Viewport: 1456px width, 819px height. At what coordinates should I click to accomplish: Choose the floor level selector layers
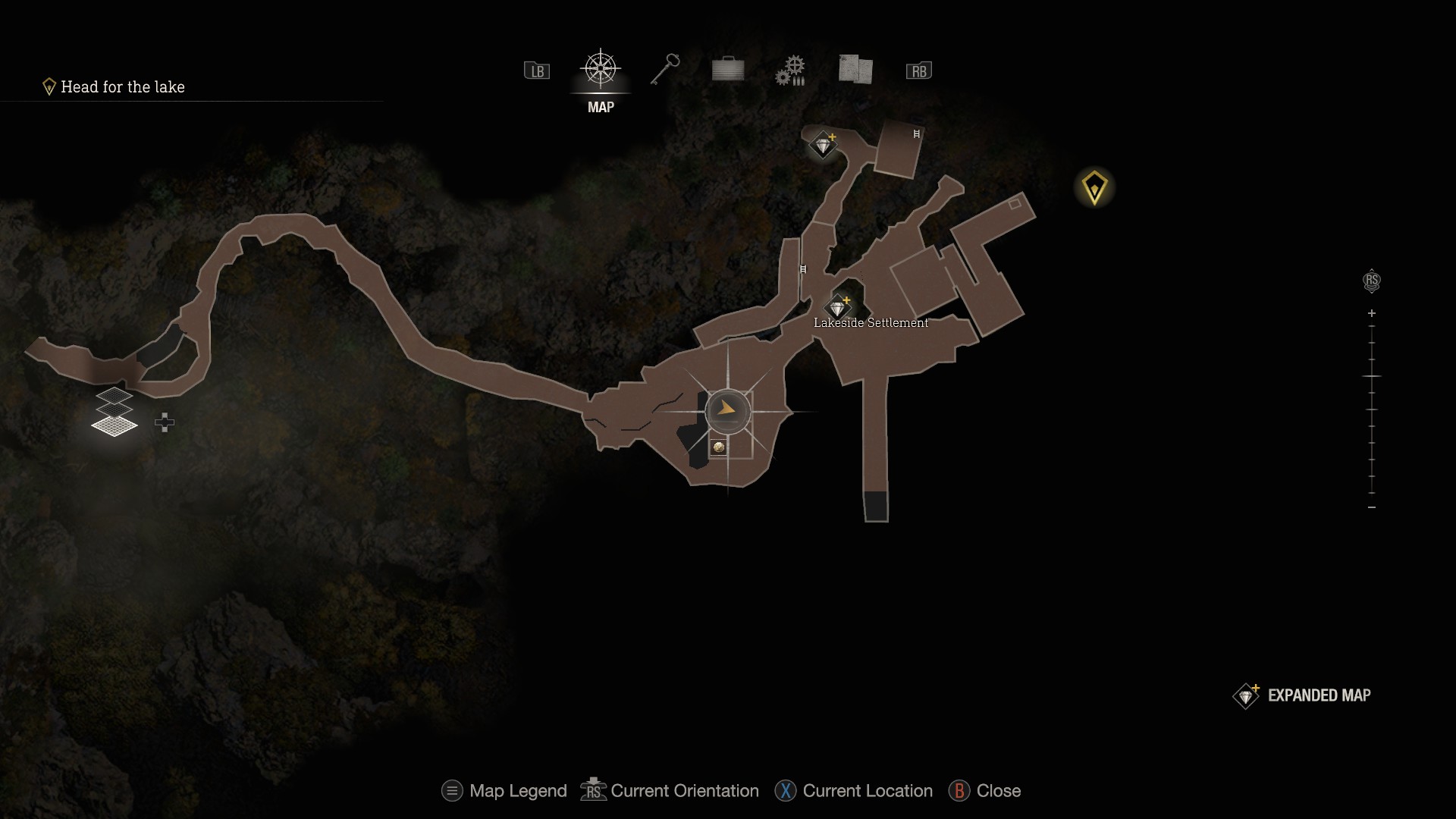[x=115, y=412]
